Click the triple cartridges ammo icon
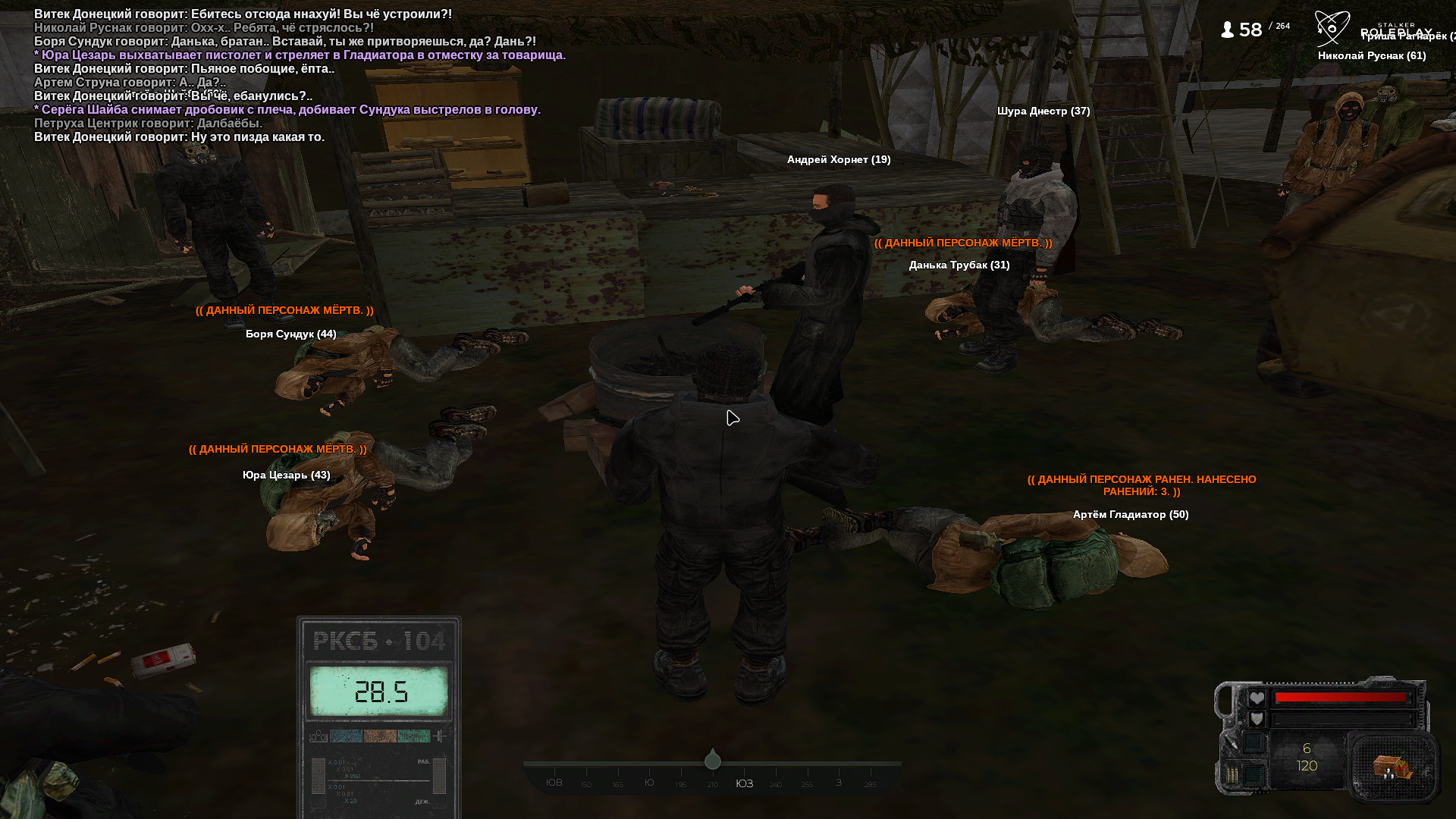Screen dimensions: 1456x819 (x=1232, y=775)
